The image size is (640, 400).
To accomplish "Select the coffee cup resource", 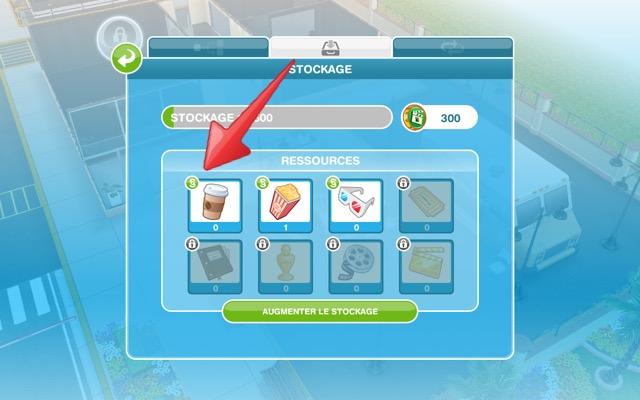I will 215,204.
